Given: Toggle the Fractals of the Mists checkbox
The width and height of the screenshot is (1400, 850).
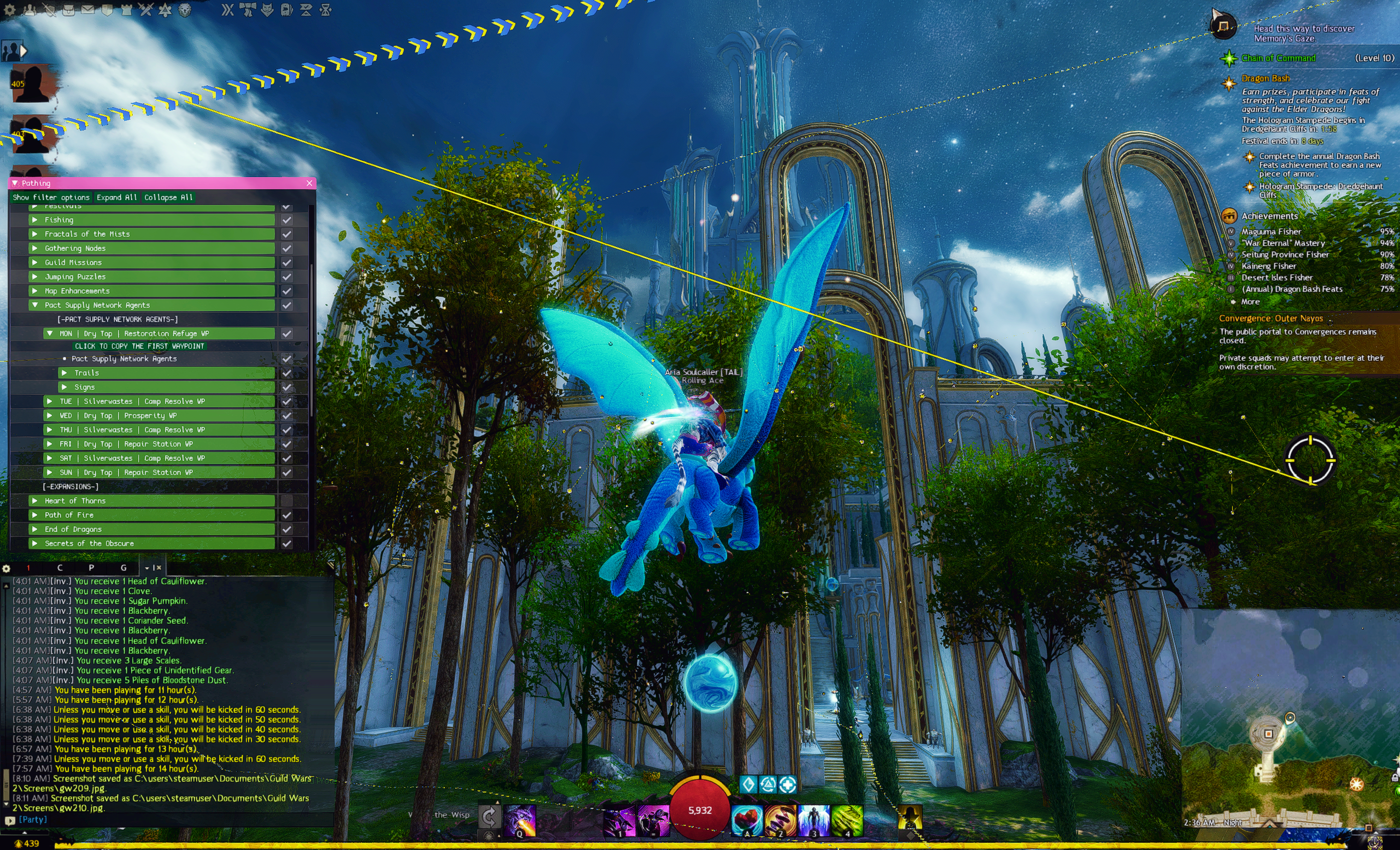Looking at the screenshot, I should [x=287, y=234].
